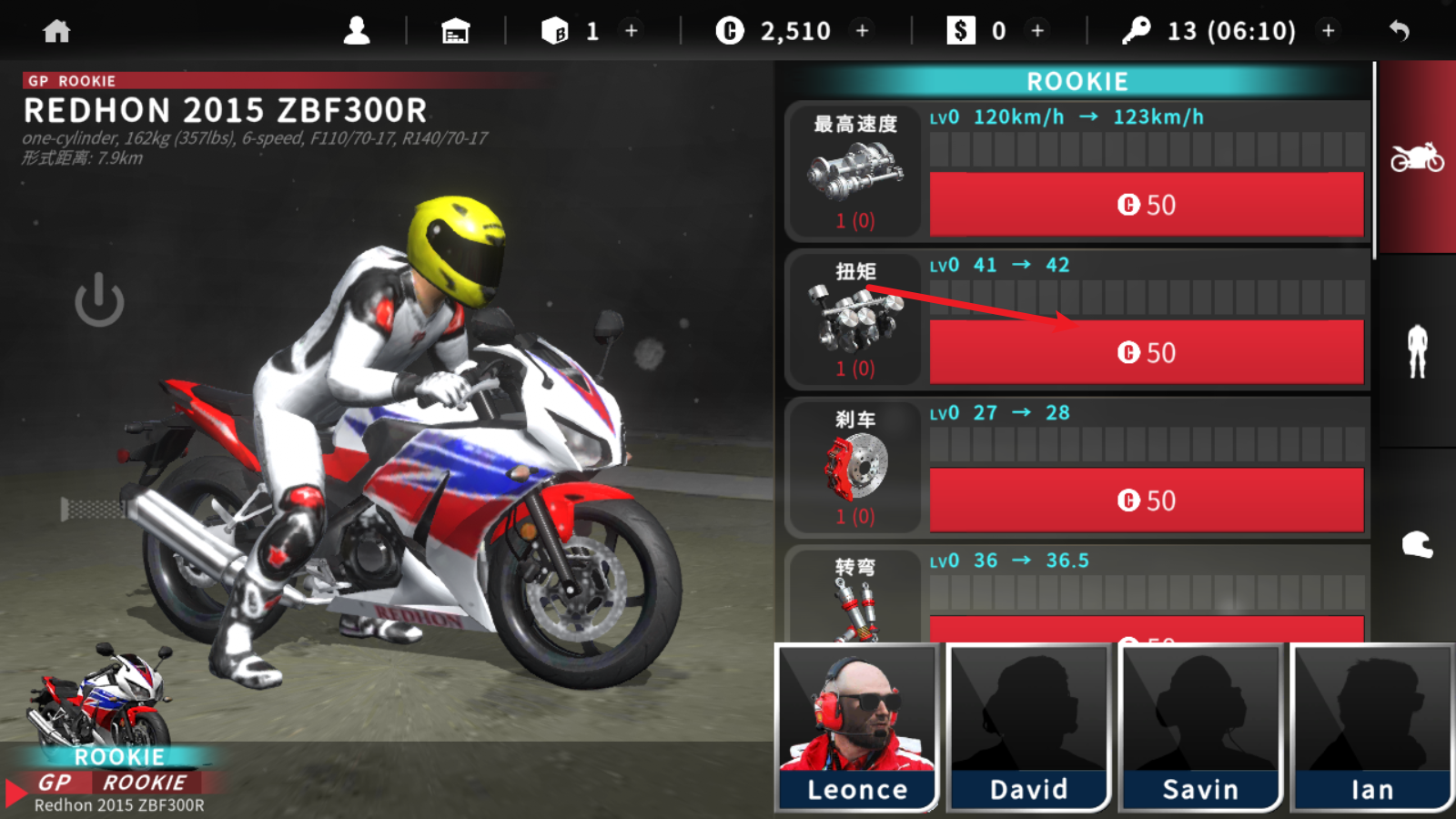The image size is (1456, 819).
Task: Add more keys with plus button
Action: pyautogui.click(x=1329, y=31)
